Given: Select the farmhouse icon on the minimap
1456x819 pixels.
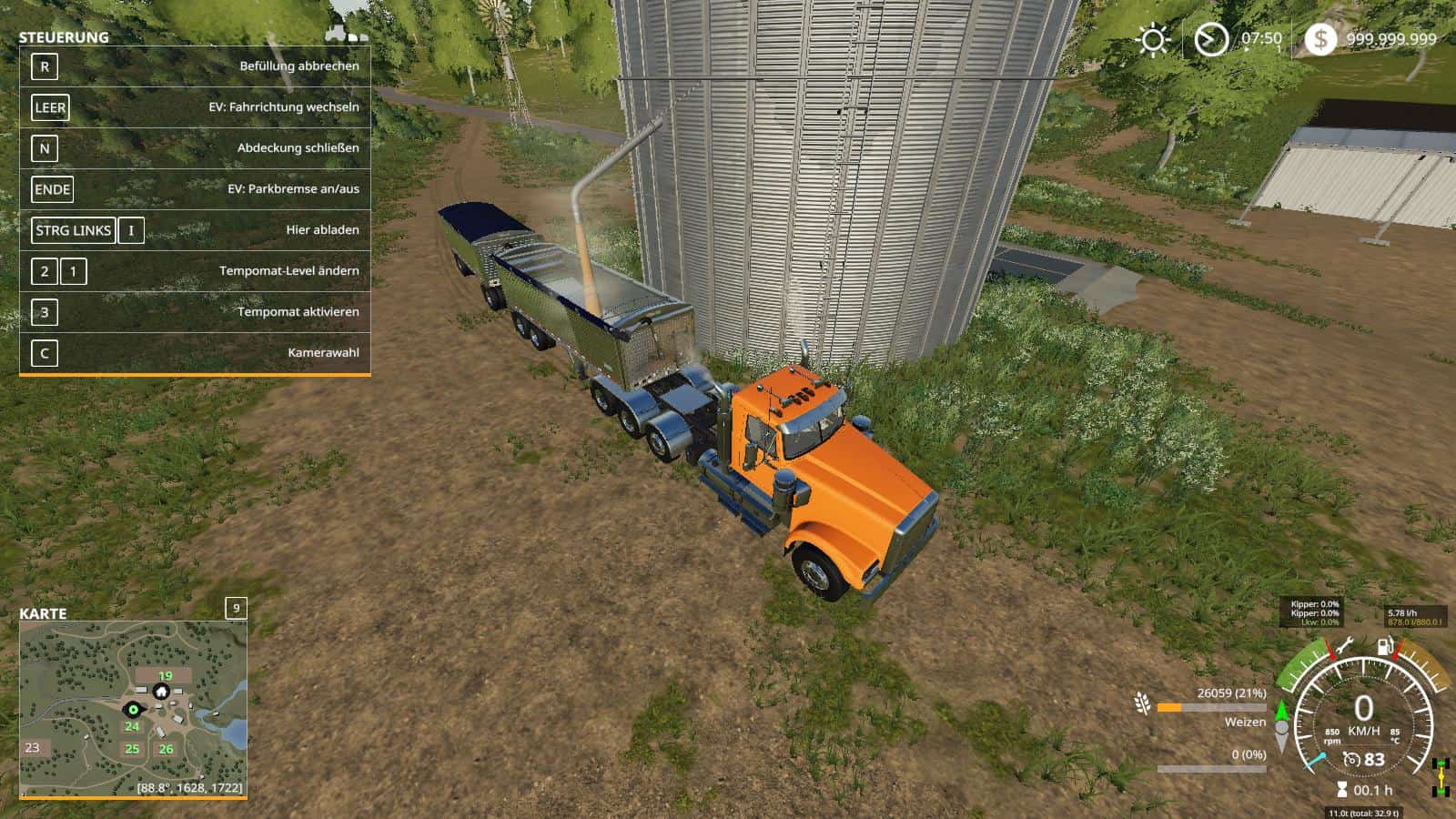Looking at the screenshot, I should pyautogui.click(x=161, y=693).
